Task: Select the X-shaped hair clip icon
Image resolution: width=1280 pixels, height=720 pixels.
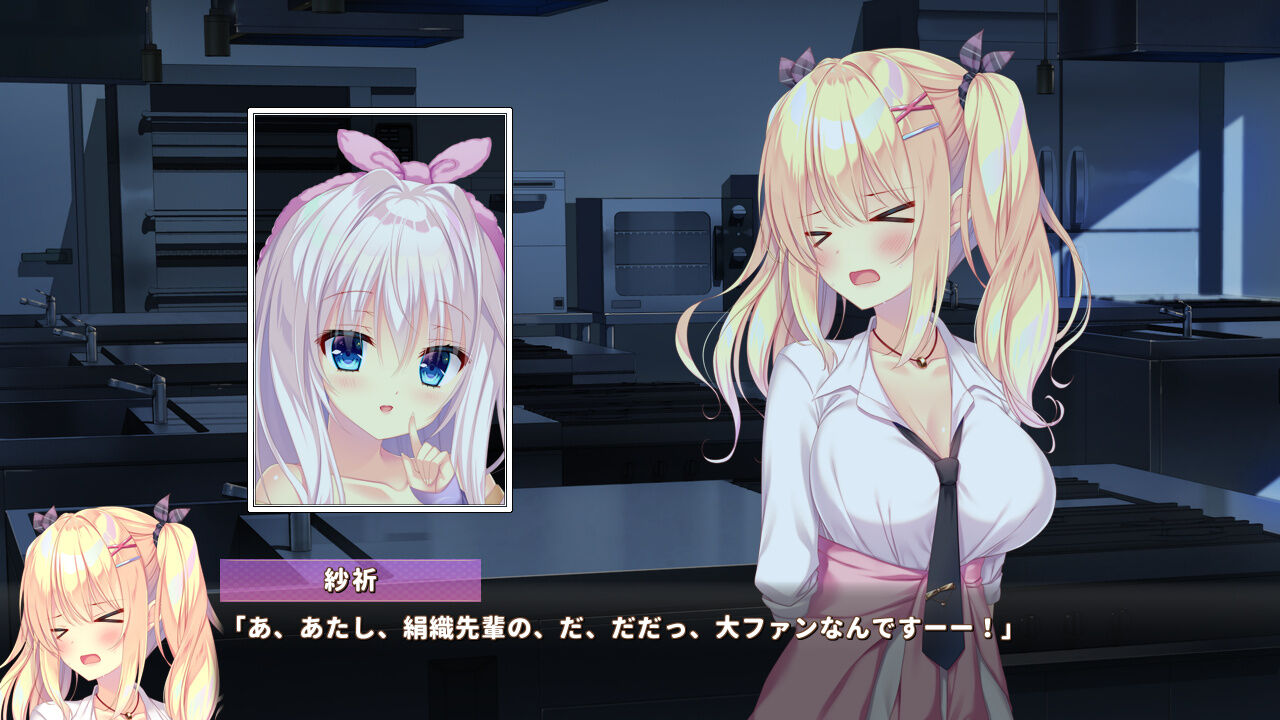Action: [910, 106]
